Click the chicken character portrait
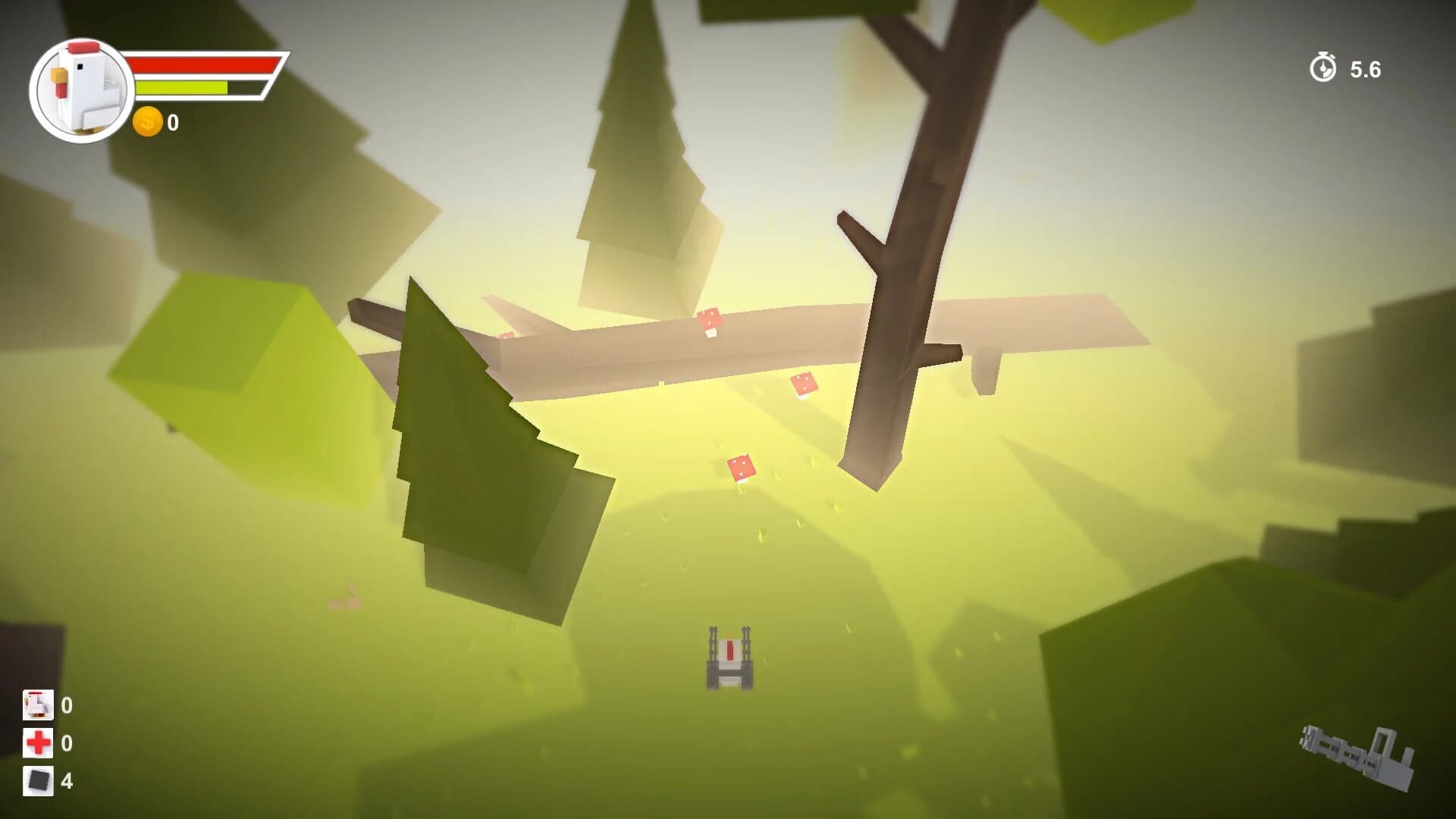Viewport: 1456px width, 819px height. tap(80, 87)
